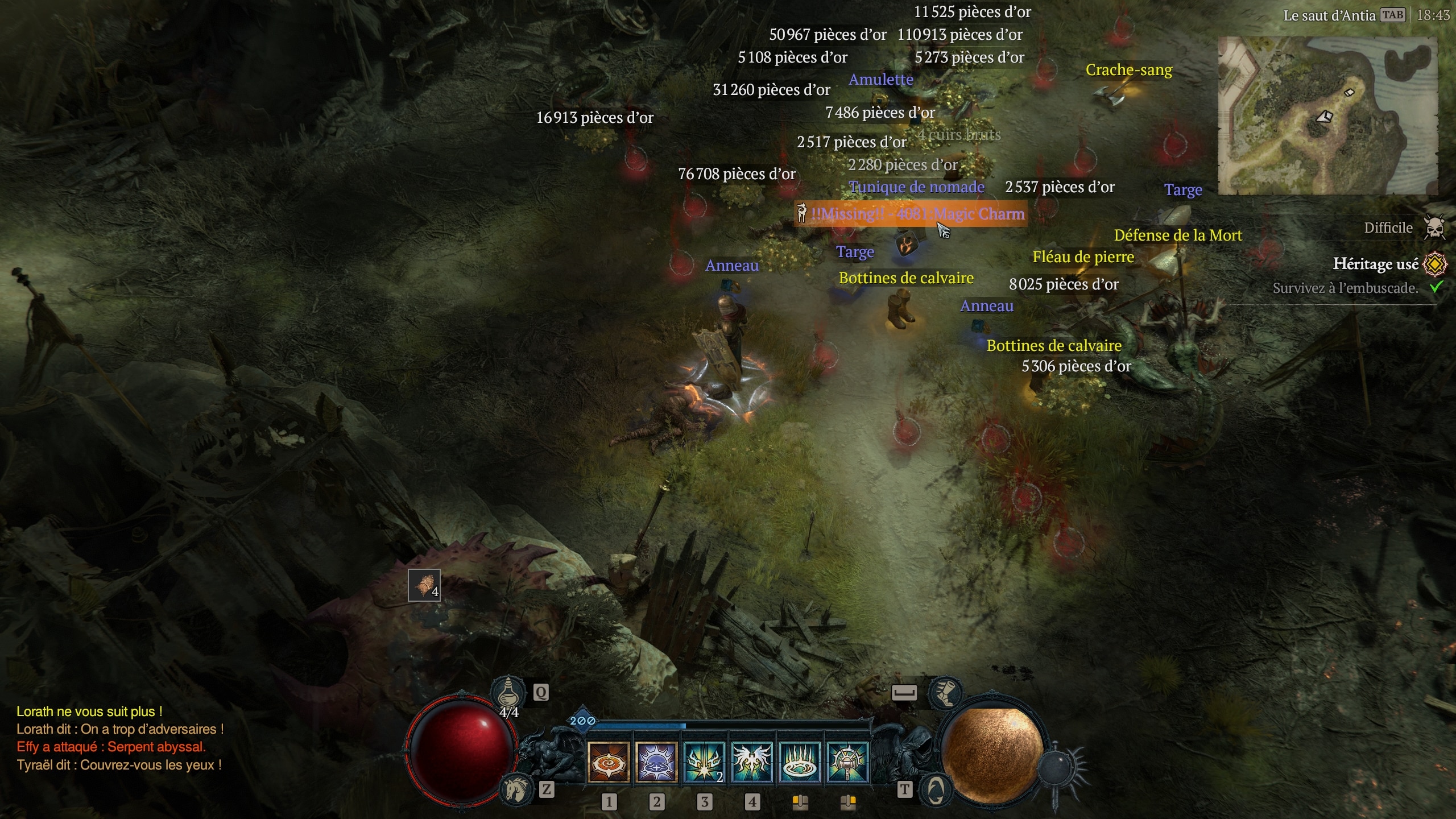This screenshot has width=1456, height=819.
Task: Click the zone name Le saut d'Antia
Action: [1331, 15]
